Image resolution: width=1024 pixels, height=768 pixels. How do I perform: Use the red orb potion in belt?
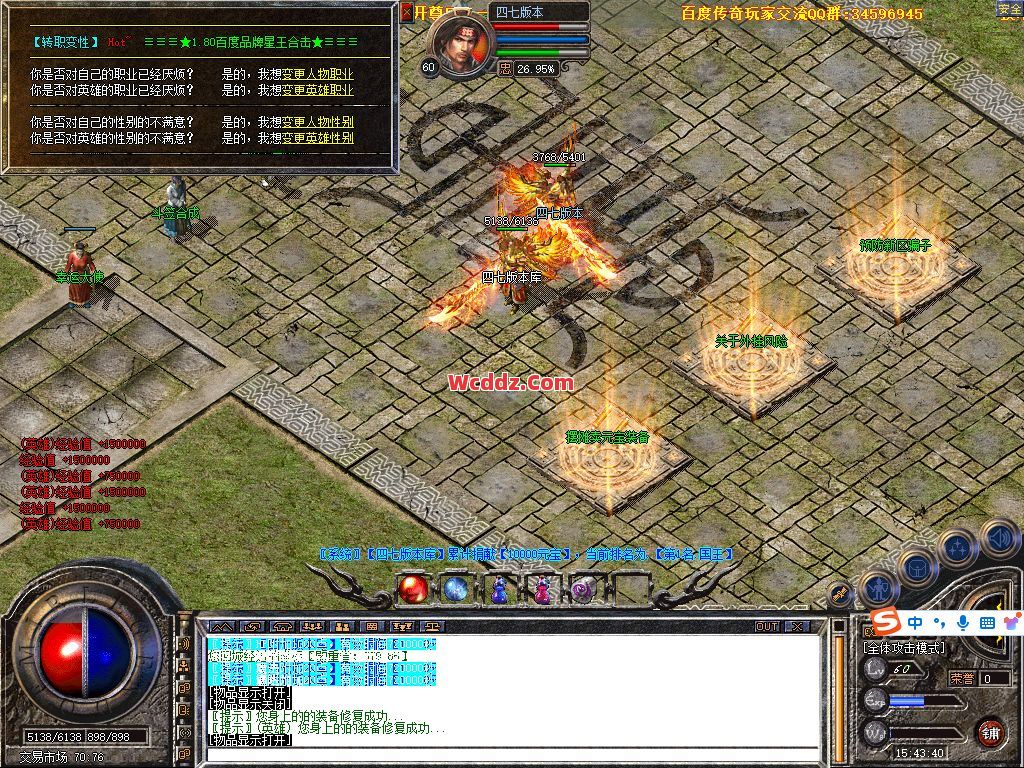pos(411,590)
